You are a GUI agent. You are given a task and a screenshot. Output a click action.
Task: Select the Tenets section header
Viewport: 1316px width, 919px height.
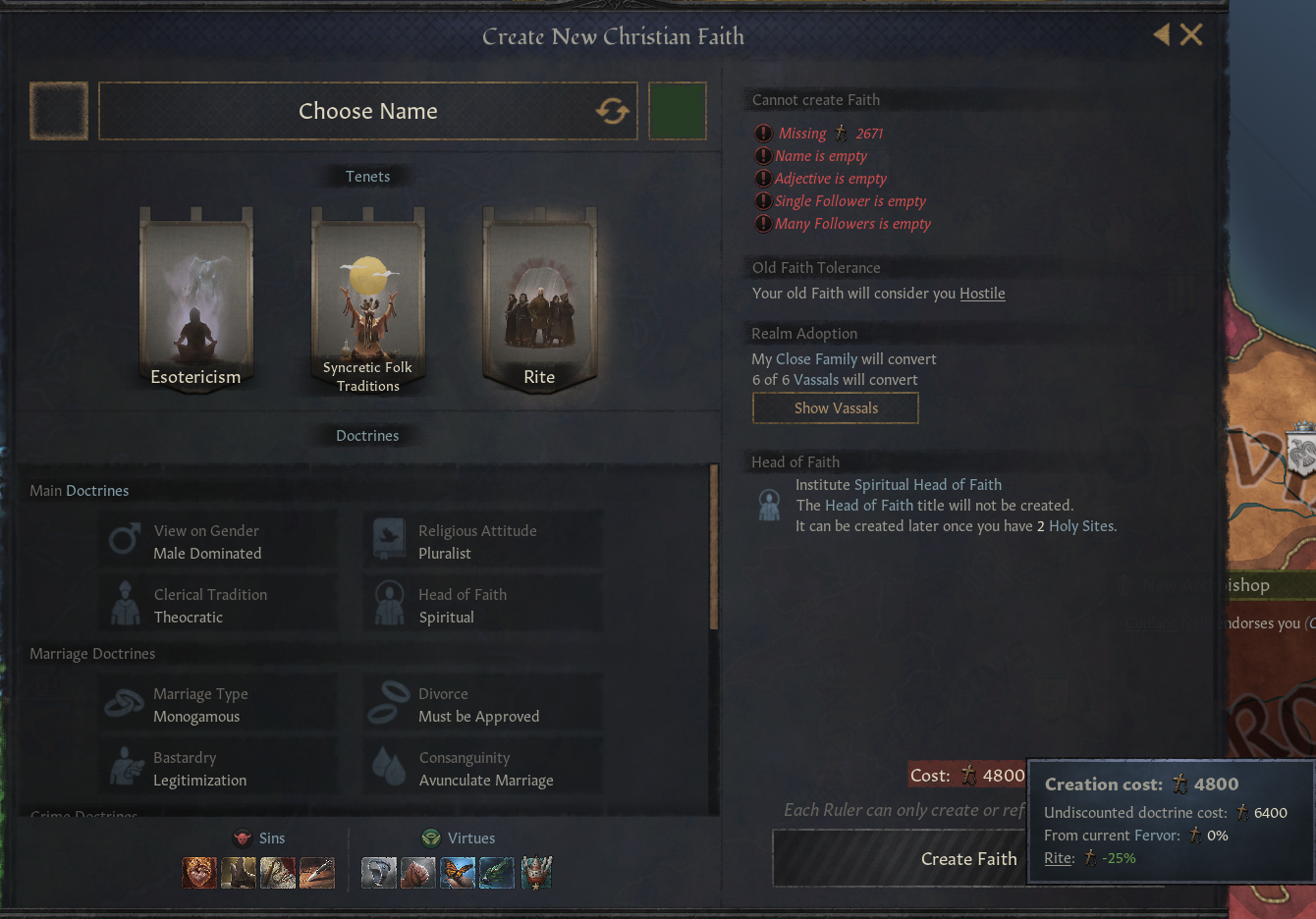367,176
